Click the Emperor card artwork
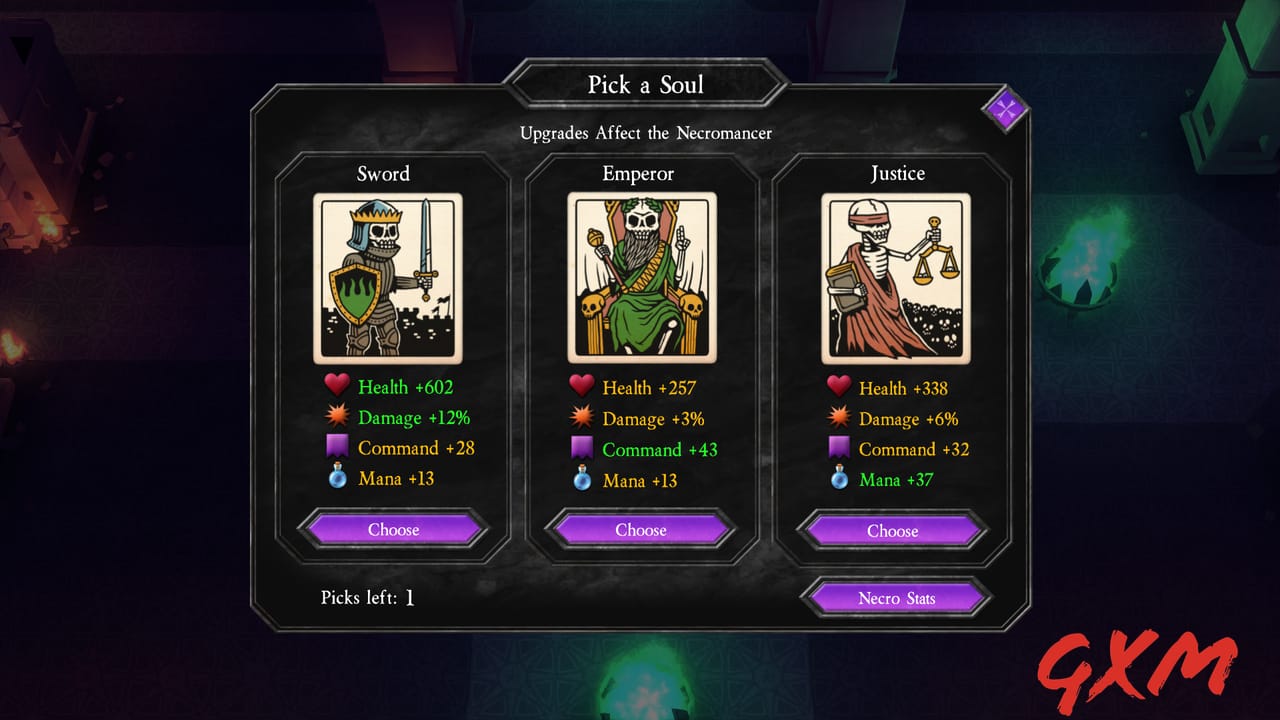This screenshot has width=1280, height=720. [641, 276]
